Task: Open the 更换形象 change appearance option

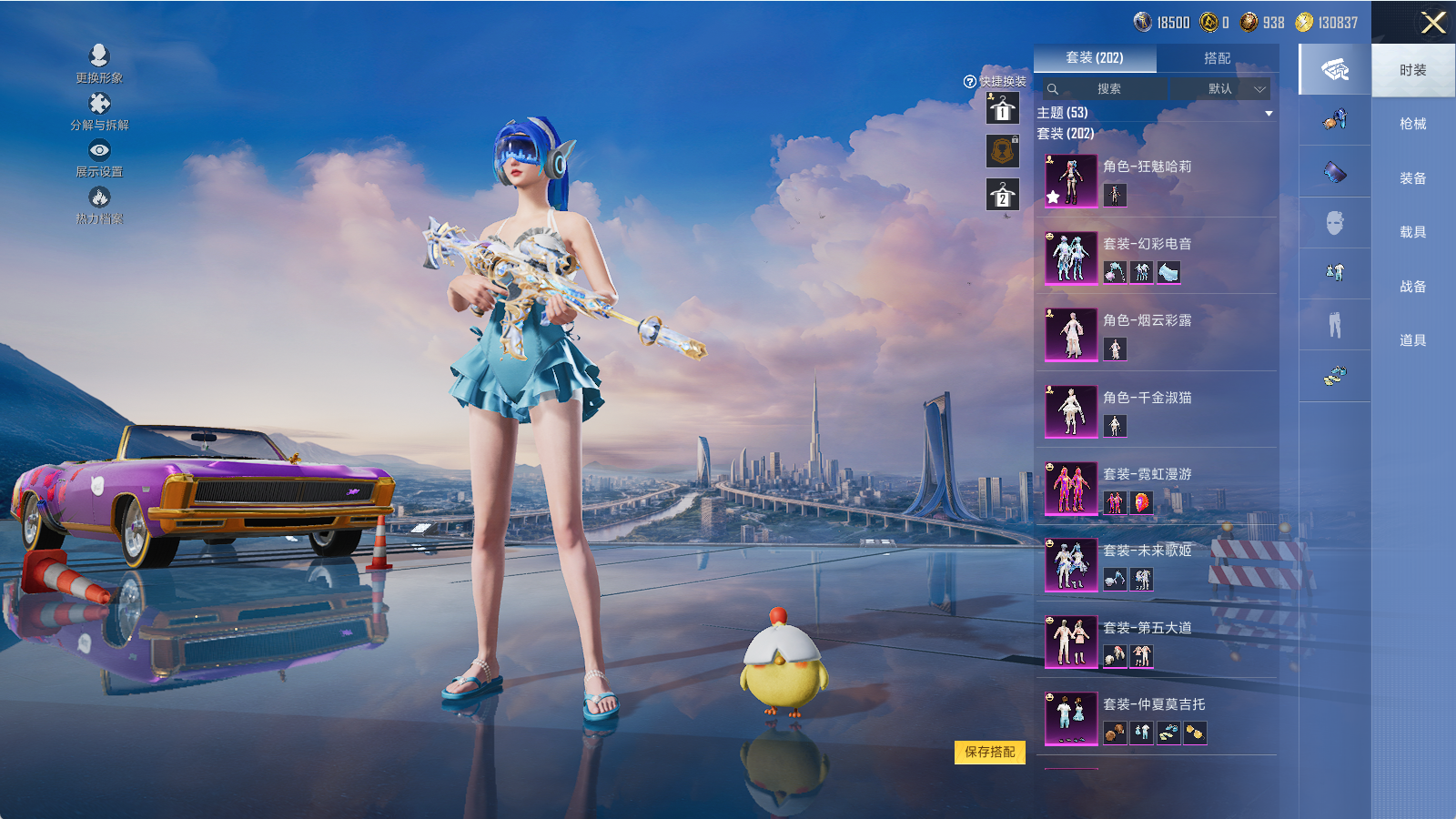Action: coord(99,64)
